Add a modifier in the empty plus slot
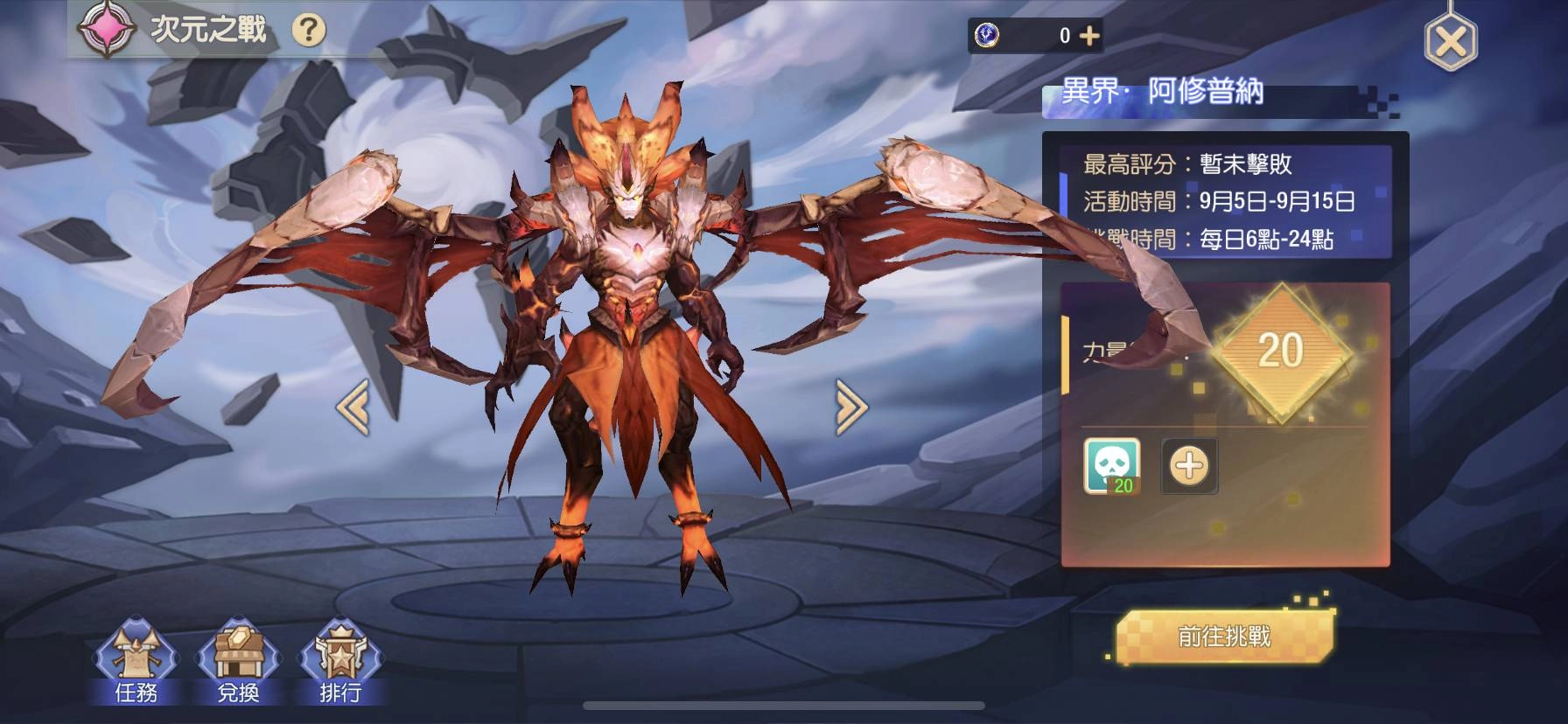Image resolution: width=1568 pixels, height=724 pixels. click(1188, 466)
